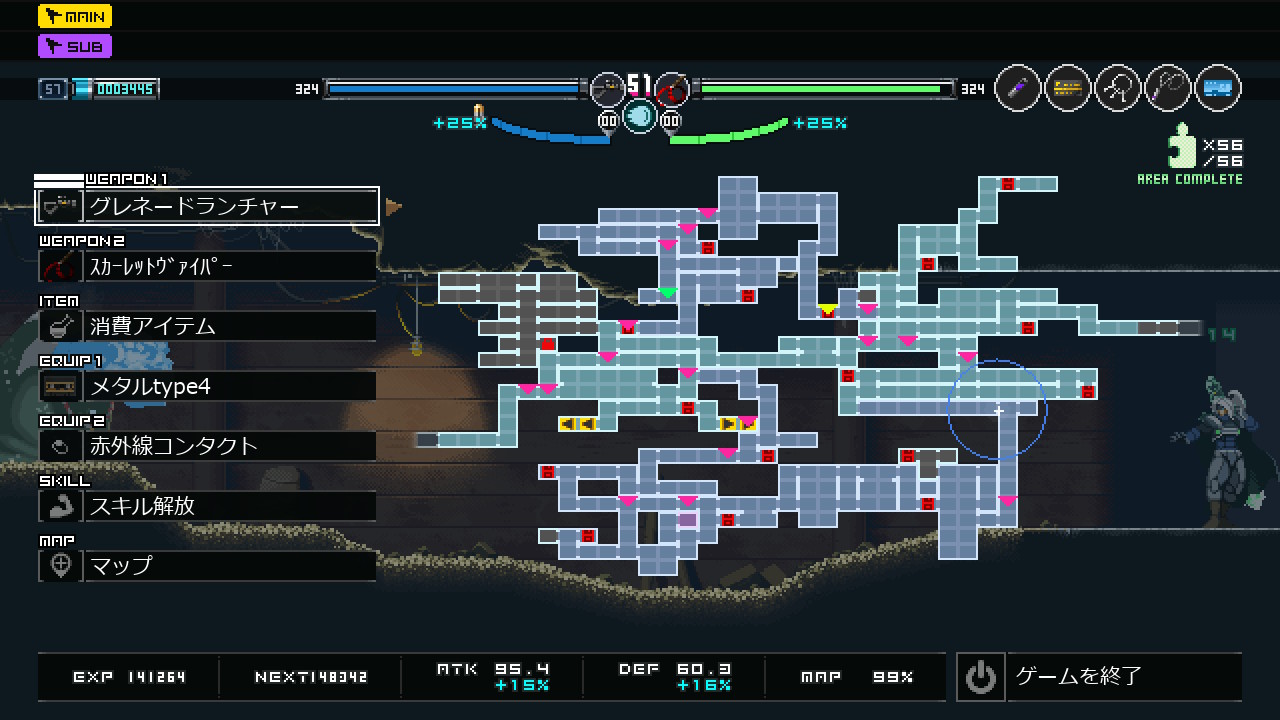Open the マップ menu entry
1280x720 pixels.
[207, 566]
